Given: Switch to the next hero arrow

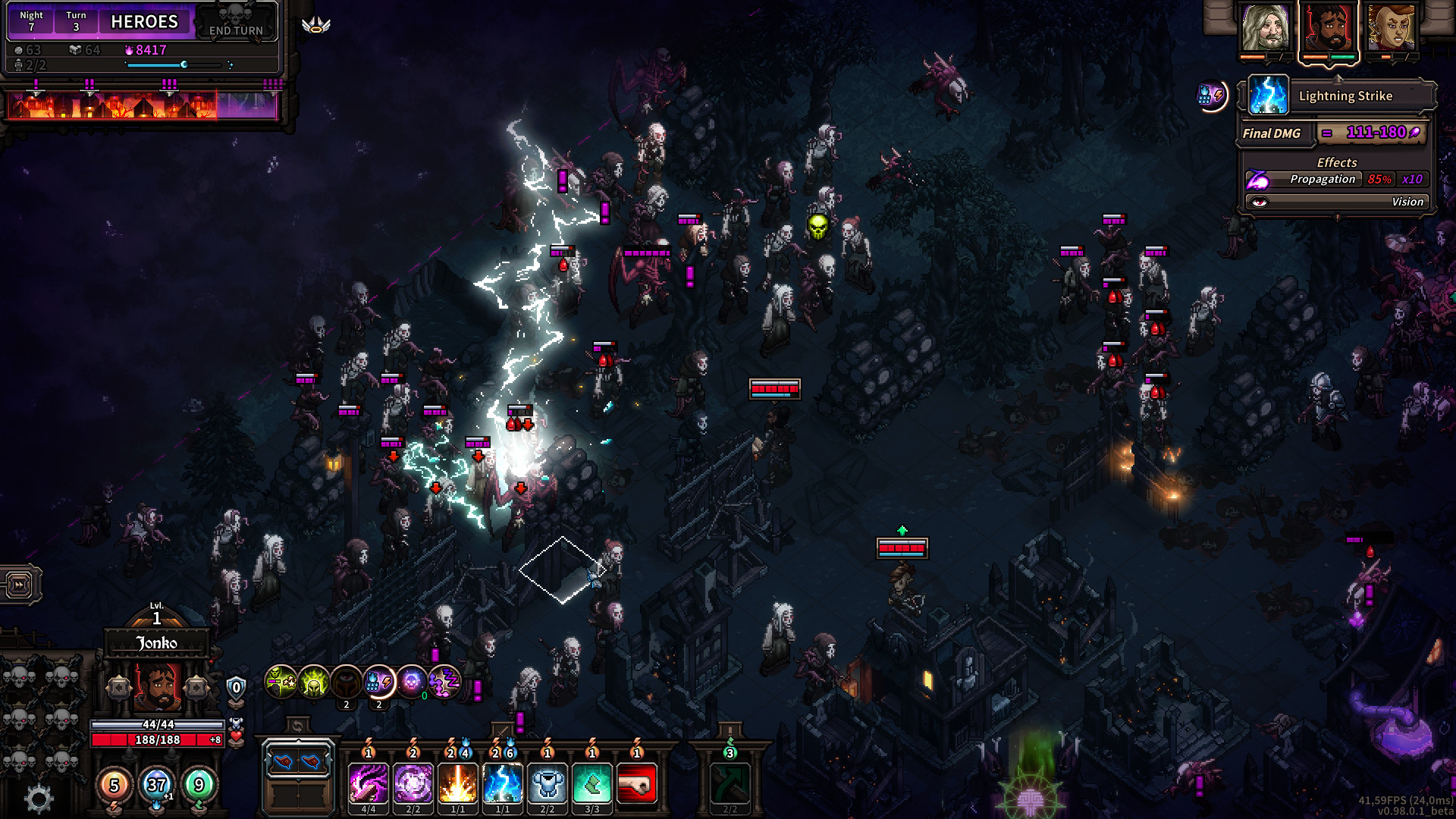Looking at the screenshot, I should tap(196, 688).
